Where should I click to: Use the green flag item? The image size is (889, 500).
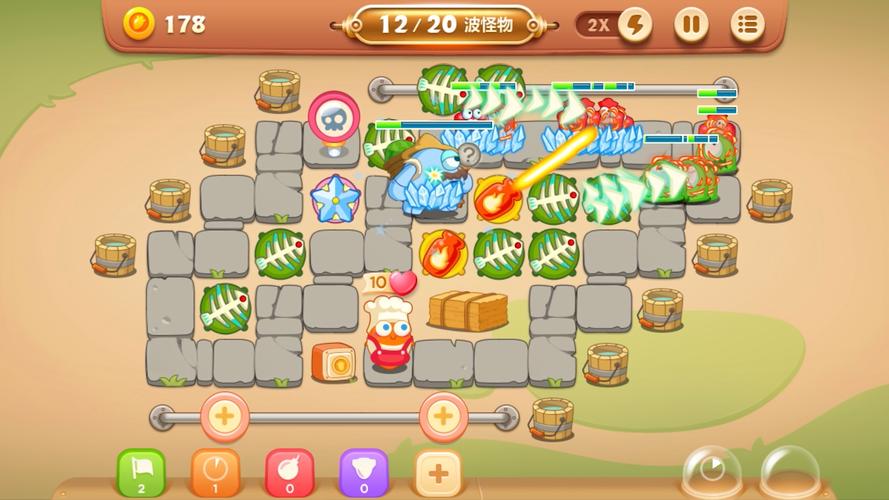pos(141,472)
